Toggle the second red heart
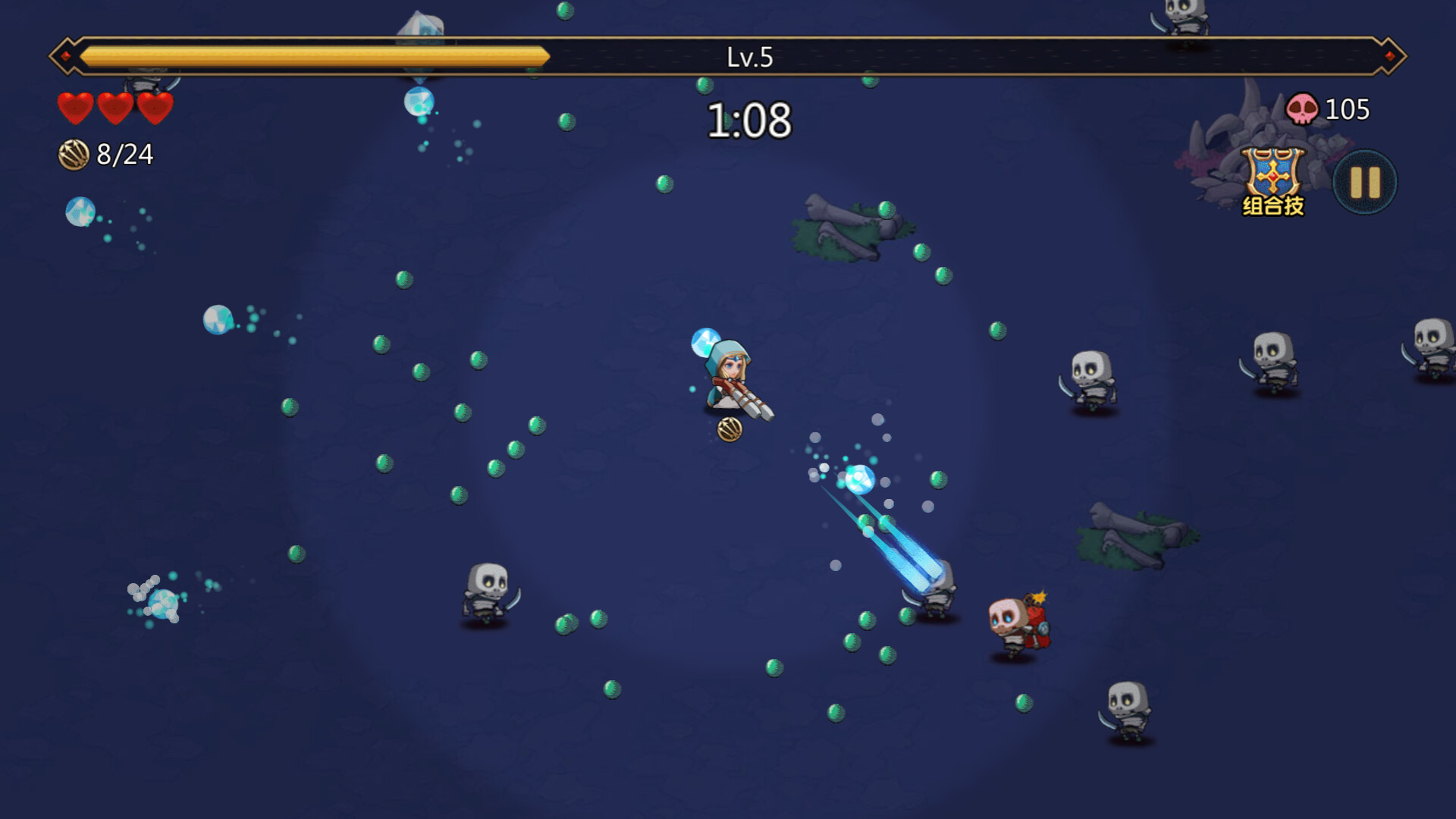This screenshot has width=1456, height=819. pyautogui.click(x=115, y=108)
